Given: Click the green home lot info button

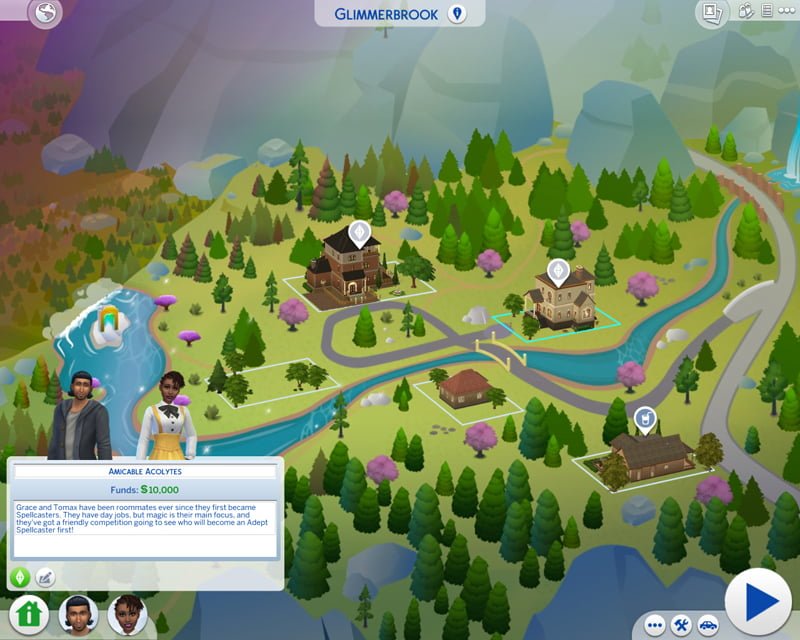Looking at the screenshot, I should tap(30, 612).
